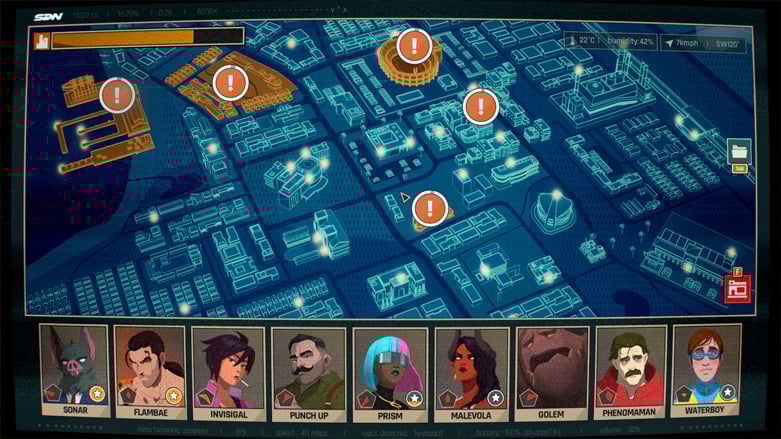This screenshot has width=781, height=439.
Task: Pick the Golem hero card
Action: click(551, 370)
